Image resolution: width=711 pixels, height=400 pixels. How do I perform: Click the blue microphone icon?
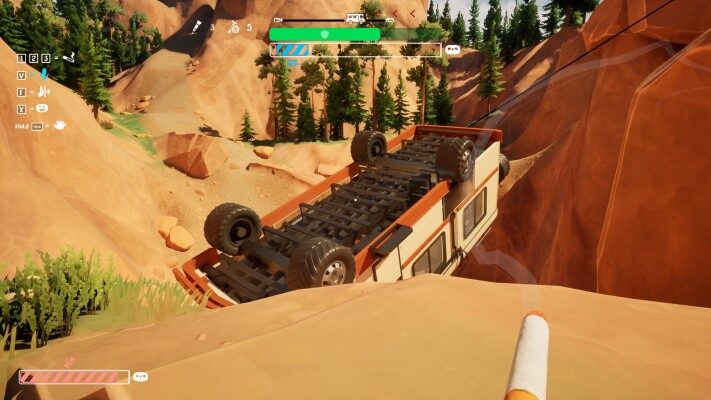[43, 74]
